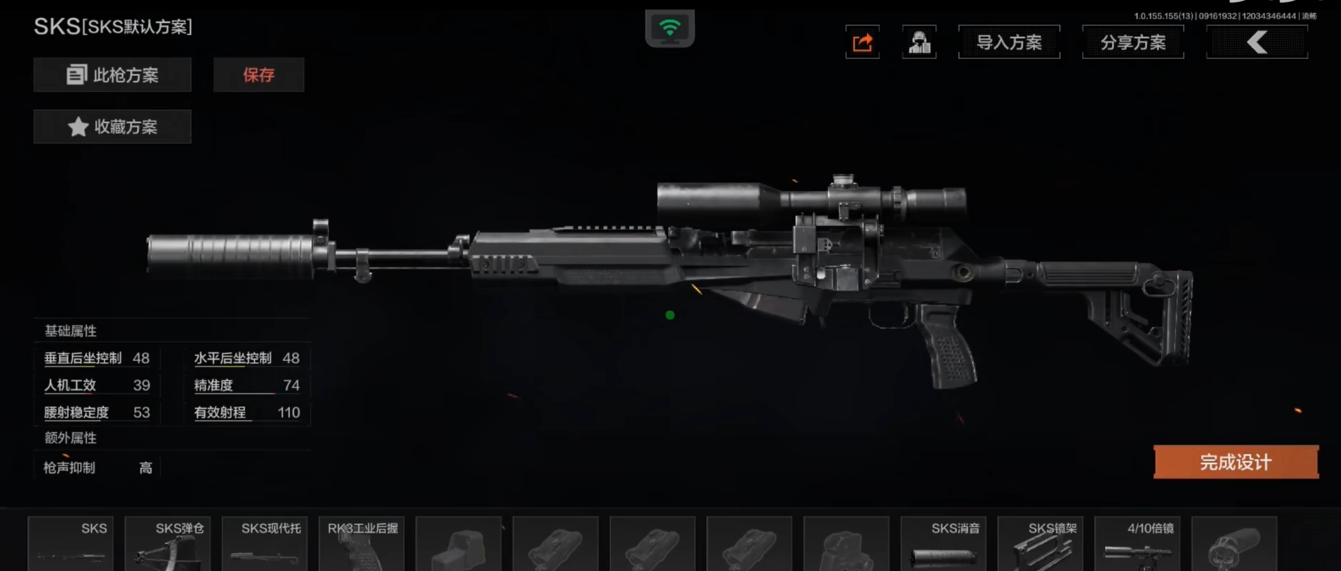Screen dimensions: 1341x571
Task: Pick the RK3工业后握 grip slot
Action: (361, 544)
